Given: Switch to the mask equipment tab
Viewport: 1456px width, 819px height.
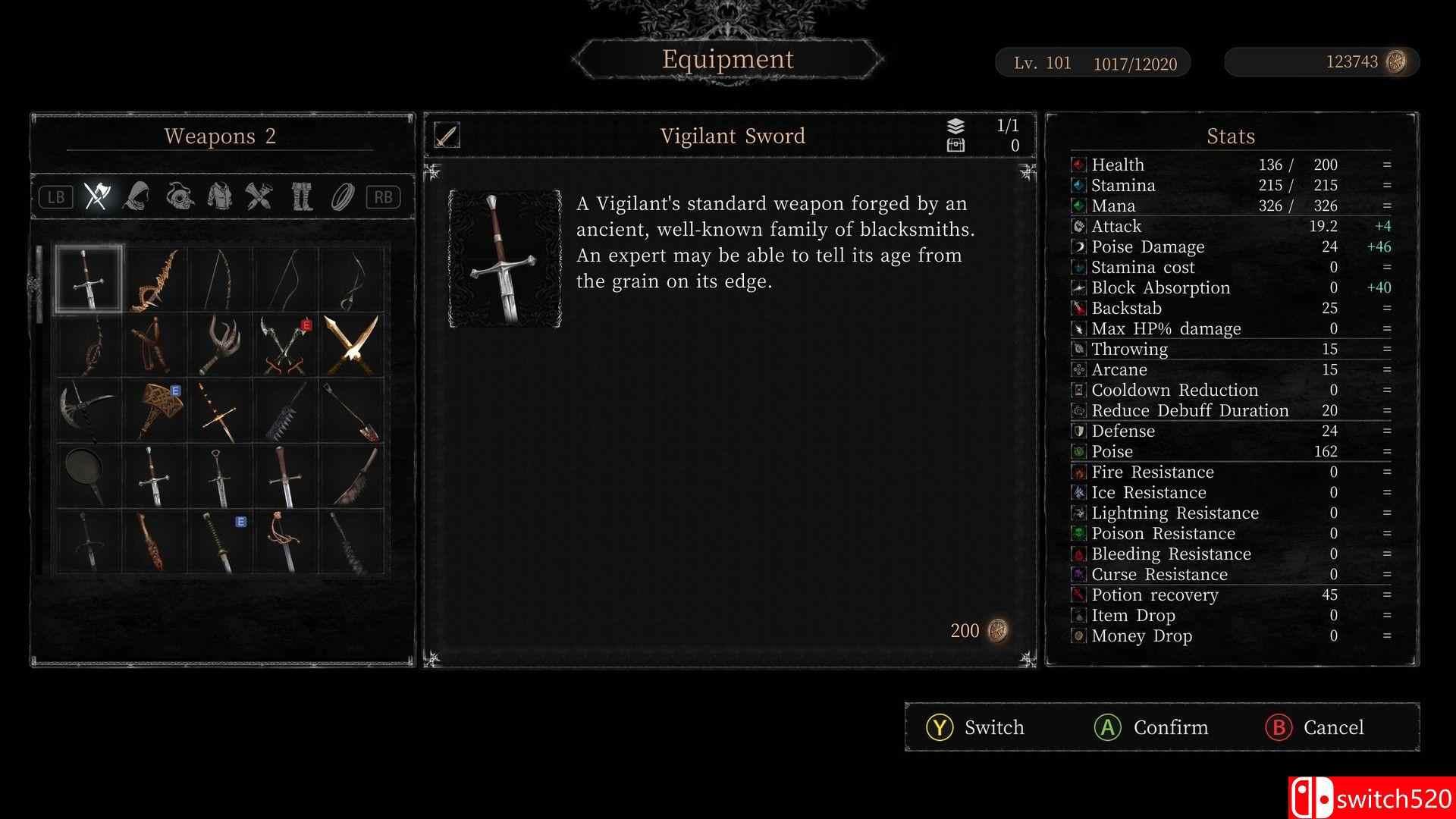Looking at the screenshot, I should pyautogui.click(x=179, y=197).
